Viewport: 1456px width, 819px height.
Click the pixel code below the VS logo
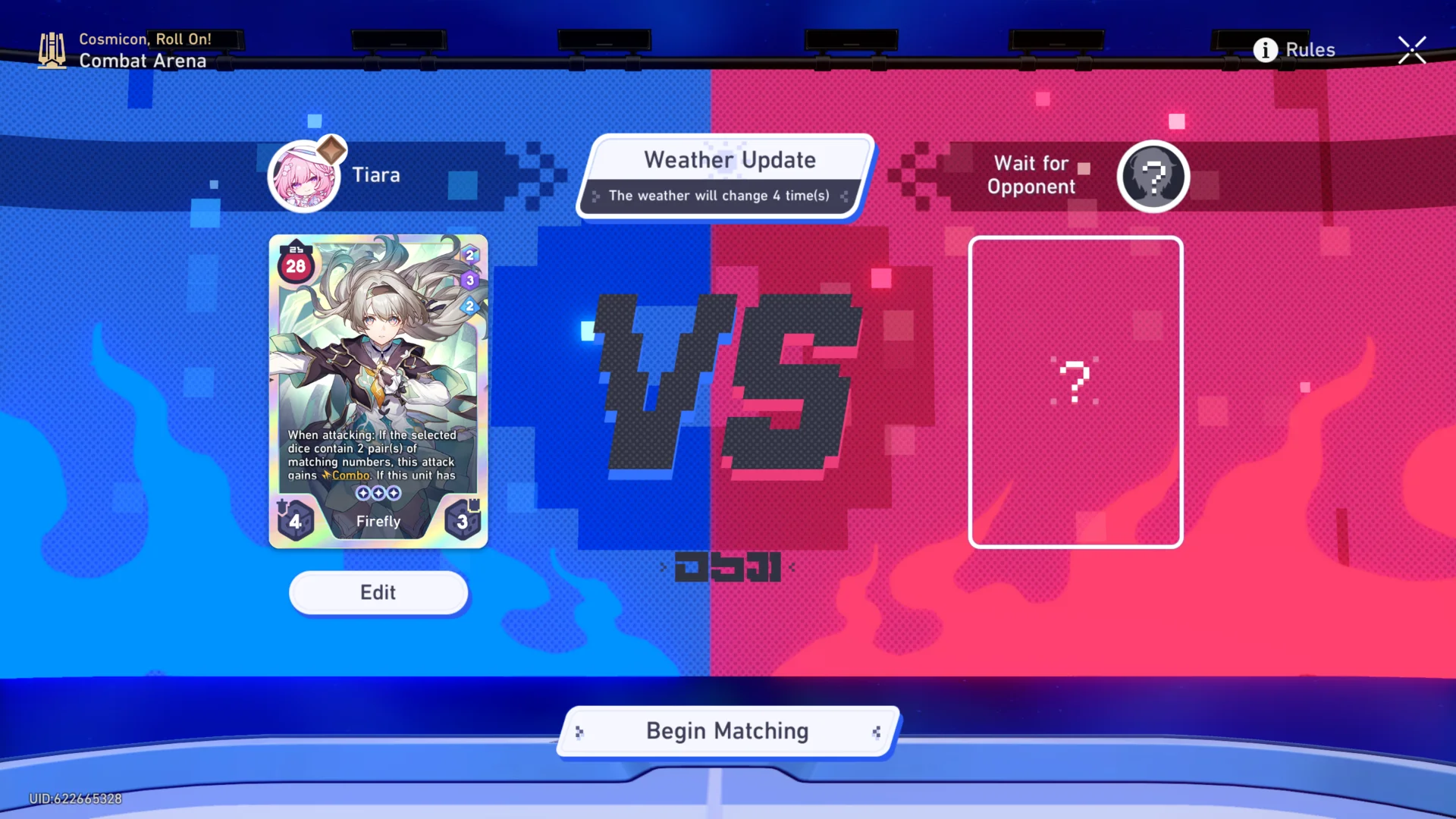coord(726,567)
